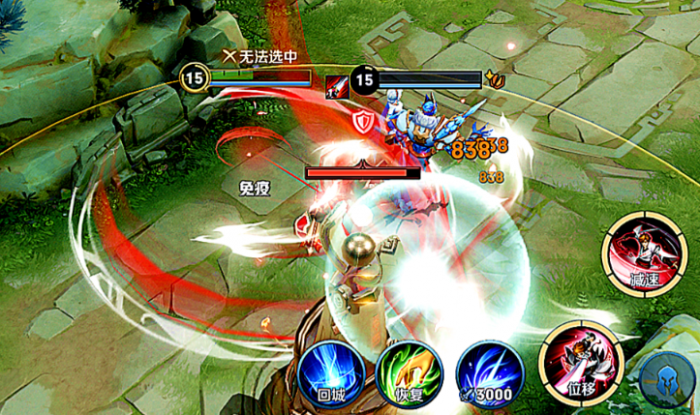Cast the 减速 slow skill
The width and height of the screenshot is (700, 415).
tap(637, 254)
